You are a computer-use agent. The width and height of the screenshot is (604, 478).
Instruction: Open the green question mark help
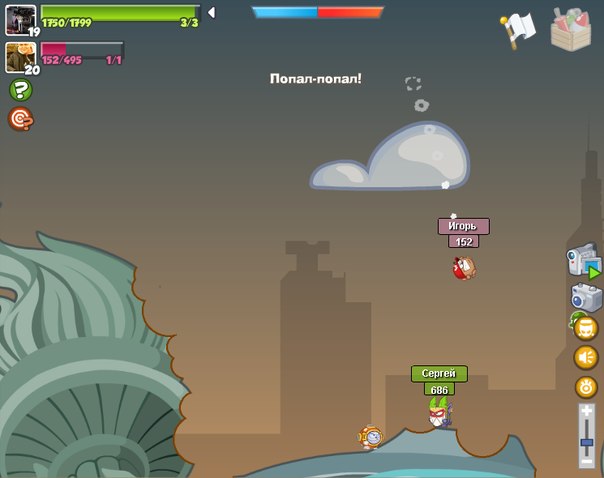[20, 90]
